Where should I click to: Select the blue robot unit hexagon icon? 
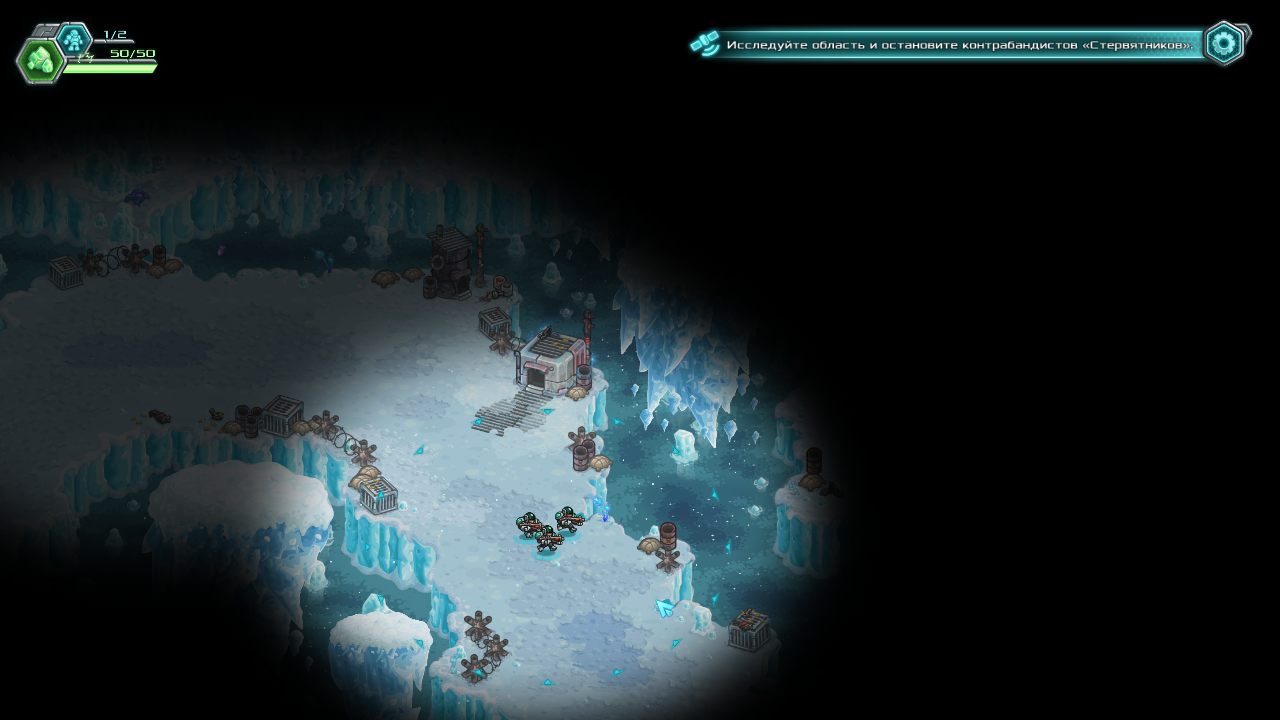pos(73,39)
